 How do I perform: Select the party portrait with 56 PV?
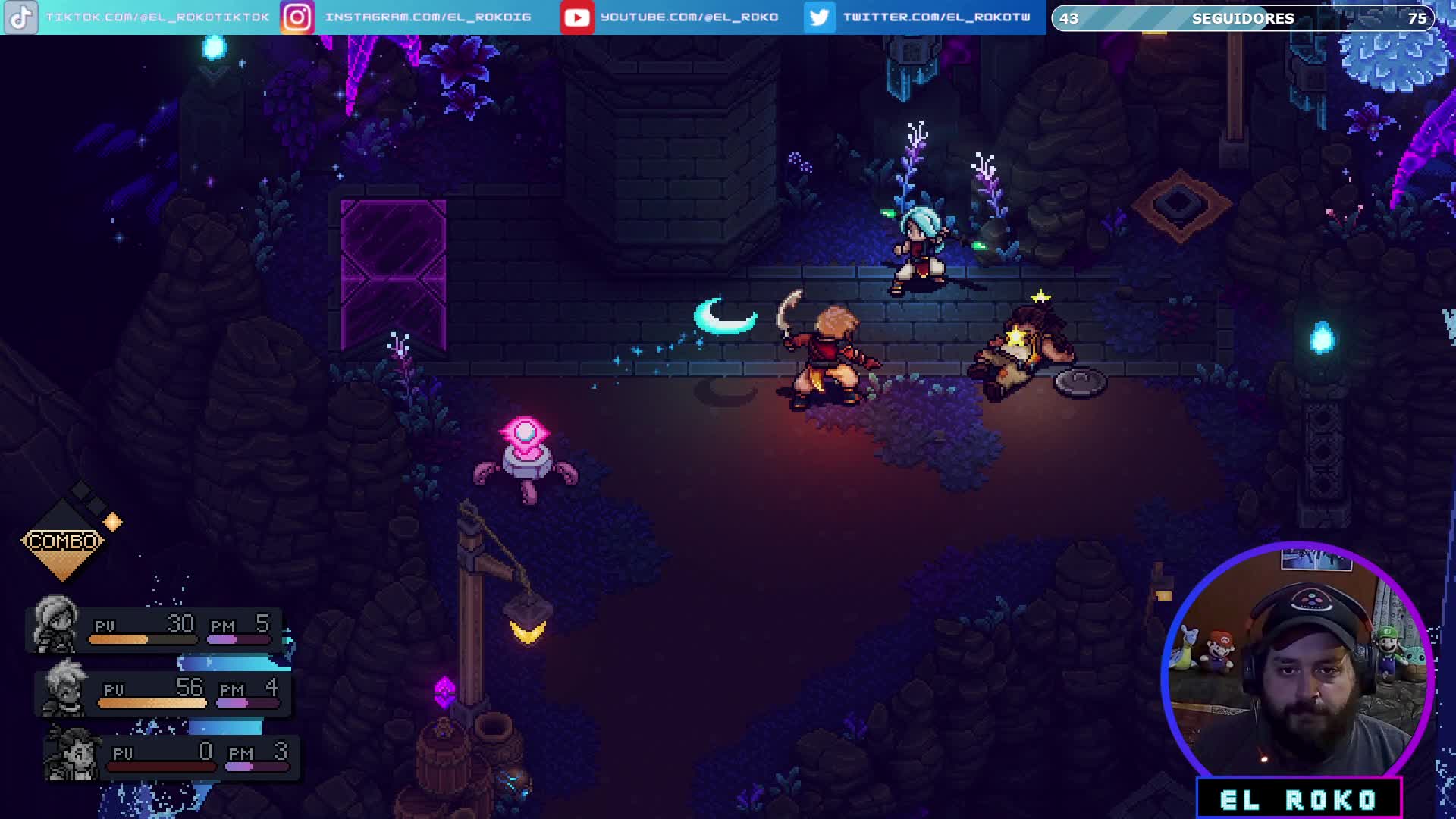click(x=65, y=689)
